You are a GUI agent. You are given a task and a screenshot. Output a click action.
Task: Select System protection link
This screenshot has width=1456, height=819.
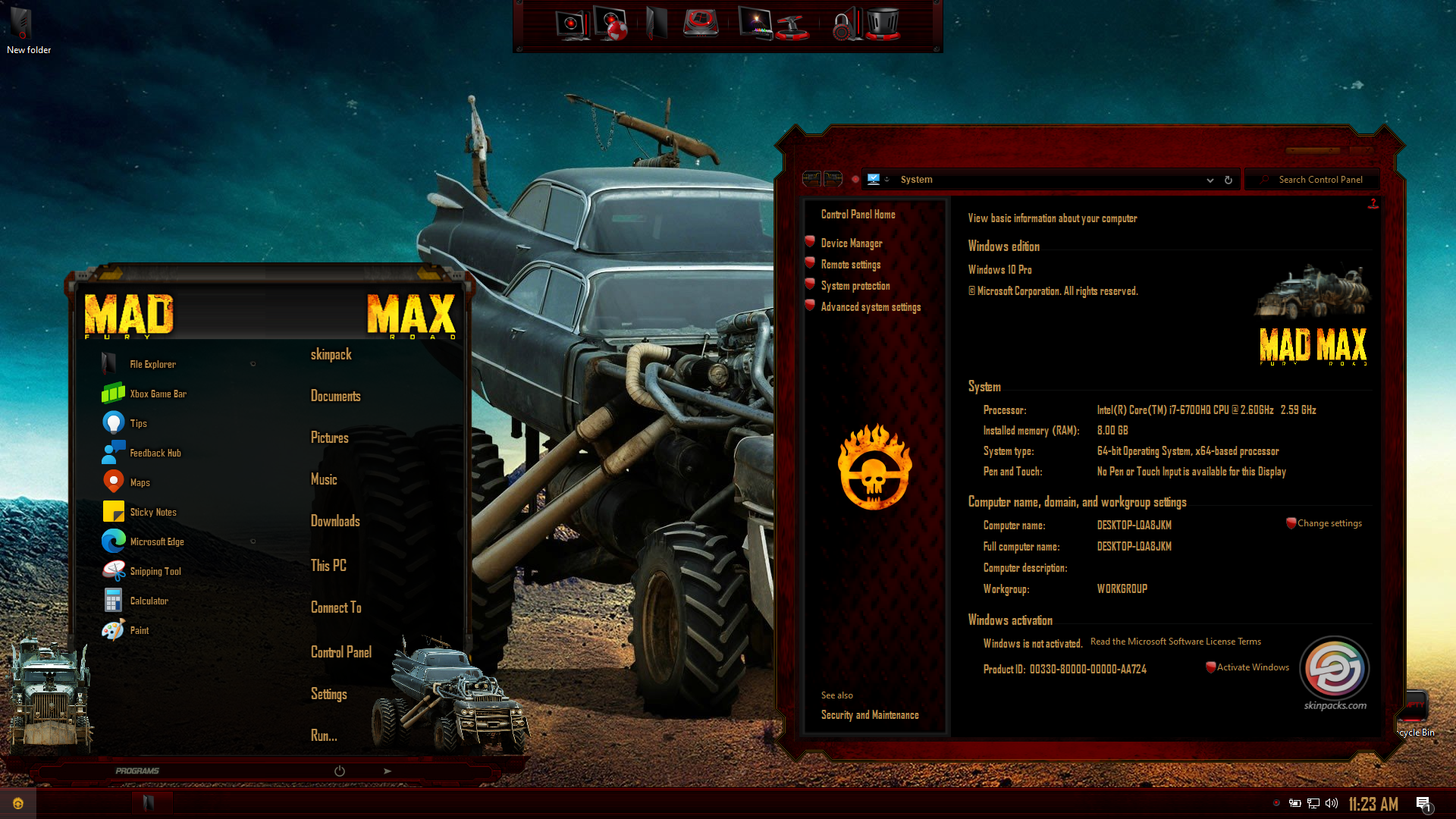855,286
